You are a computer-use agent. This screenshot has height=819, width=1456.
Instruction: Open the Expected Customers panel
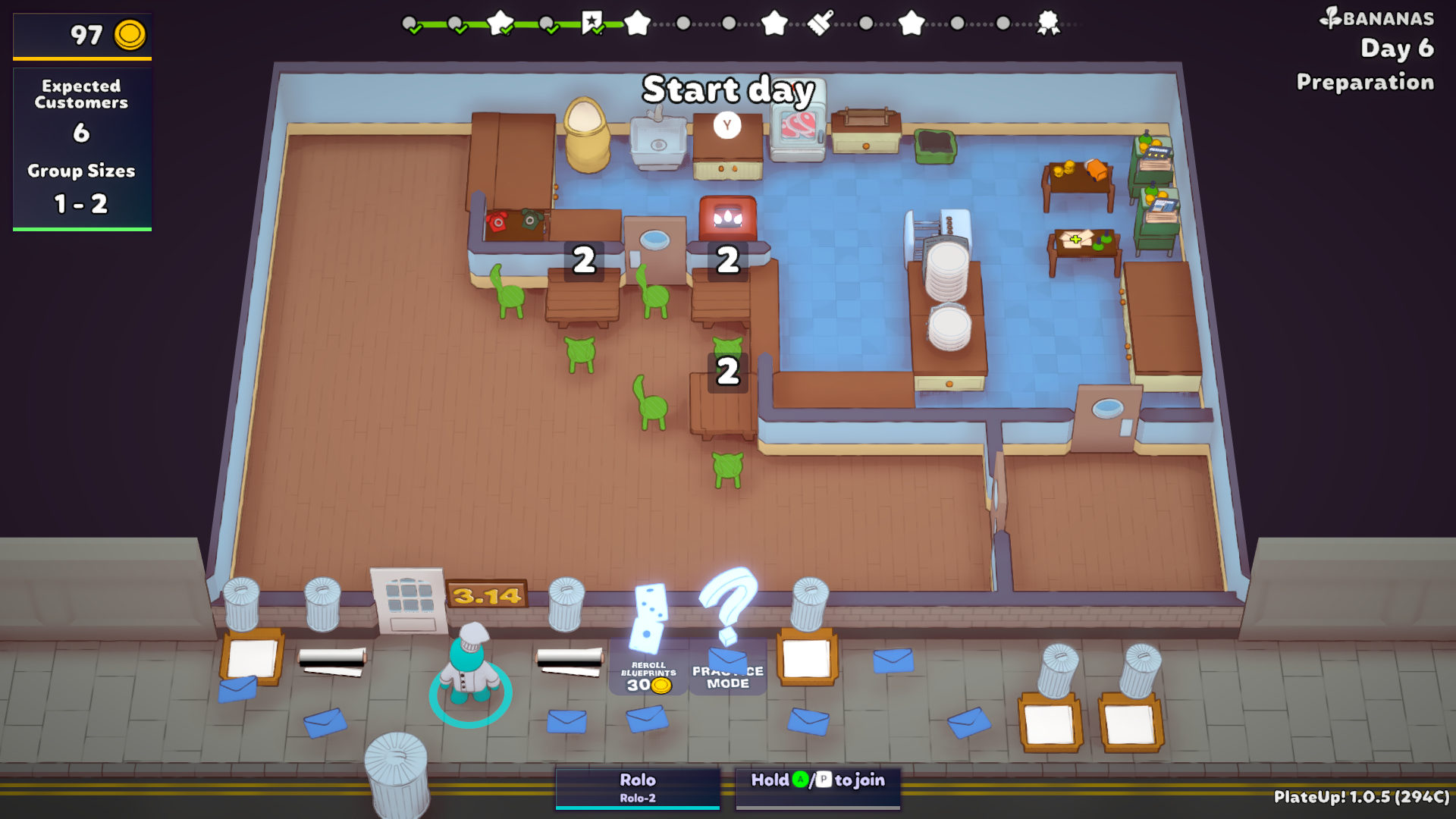click(x=82, y=148)
